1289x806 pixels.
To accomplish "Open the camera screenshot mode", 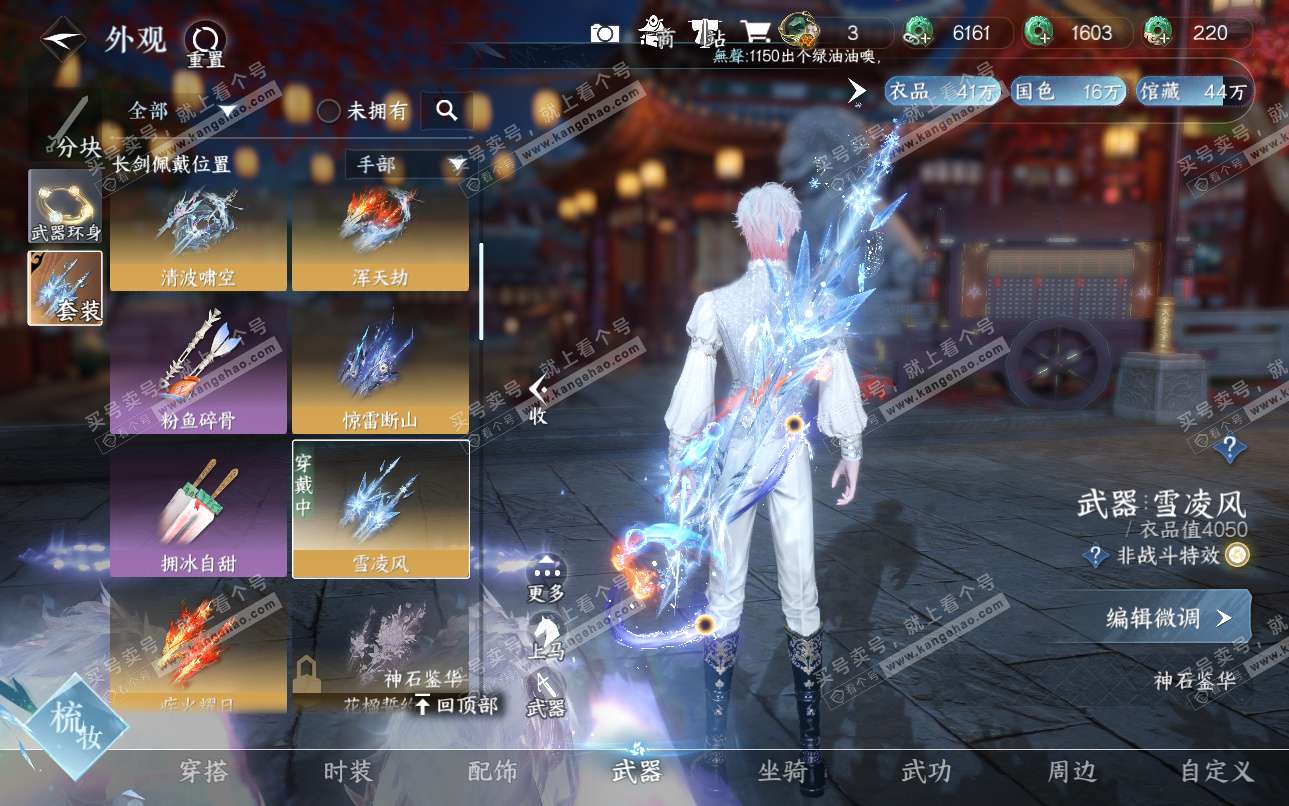I will (604, 34).
